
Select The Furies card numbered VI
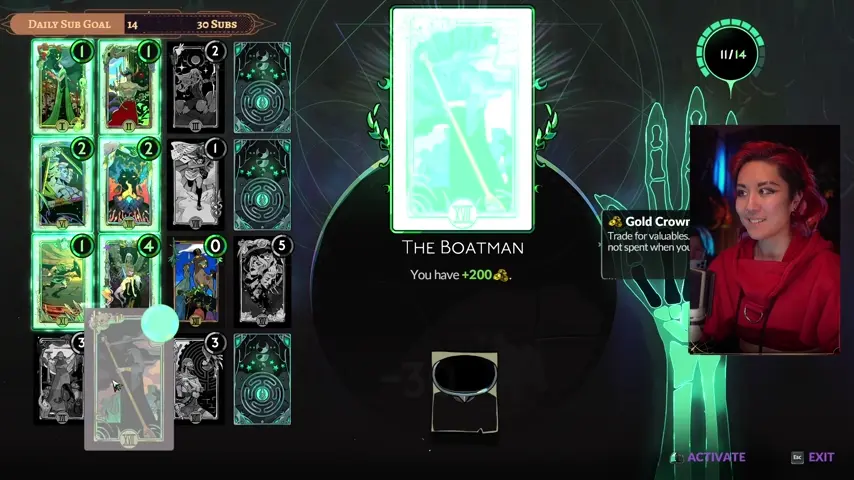pos(62,184)
